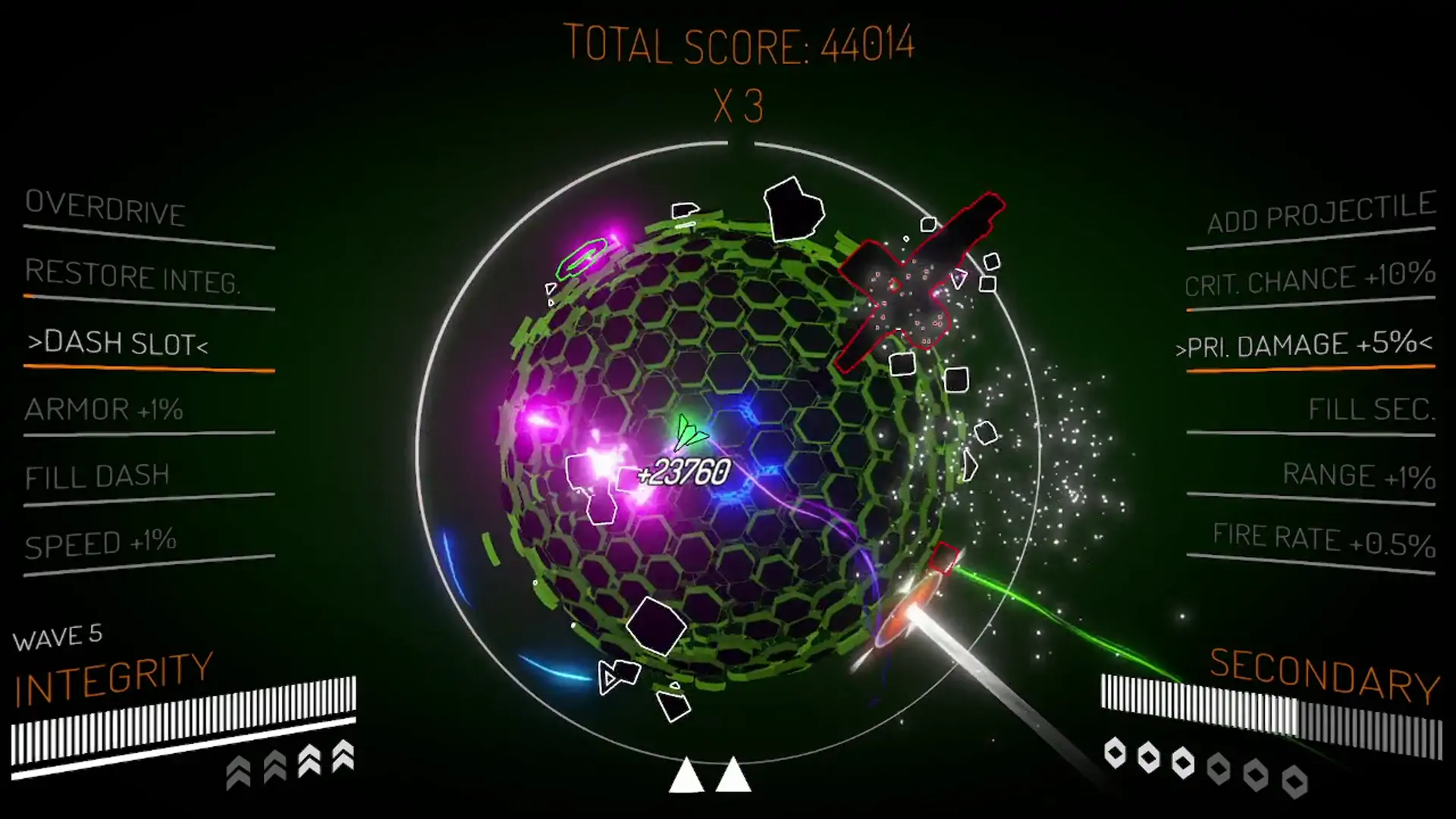Choose the Crit. Chance +10% upgrade
1456x819 pixels.
pos(1310,278)
